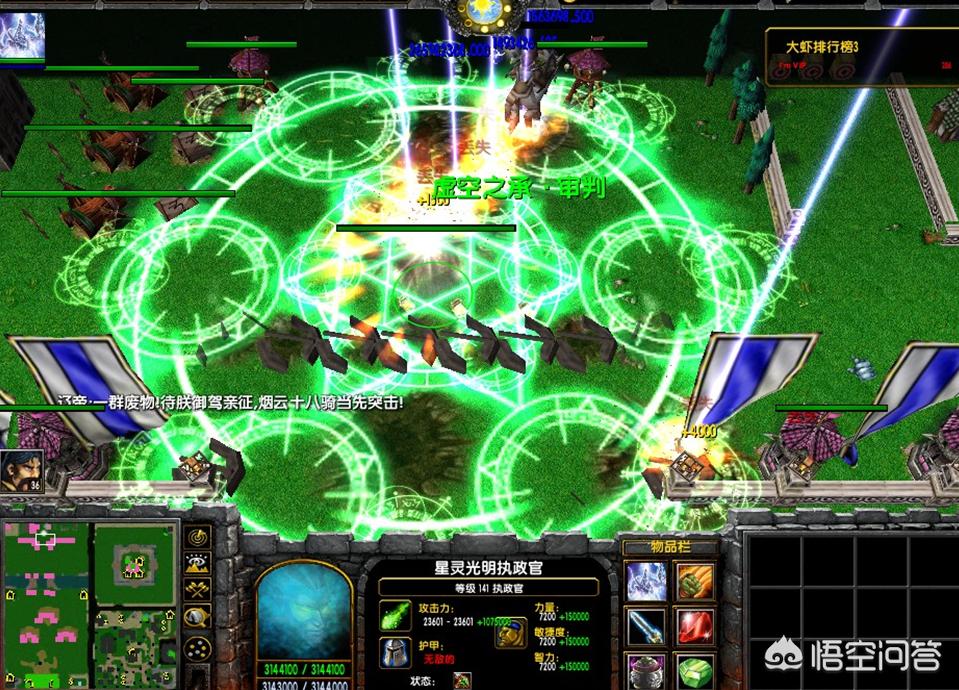Open the 大虾排行榜 leaderboard panel
This screenshot has width=959, height=690.
[x=859, y=57]
